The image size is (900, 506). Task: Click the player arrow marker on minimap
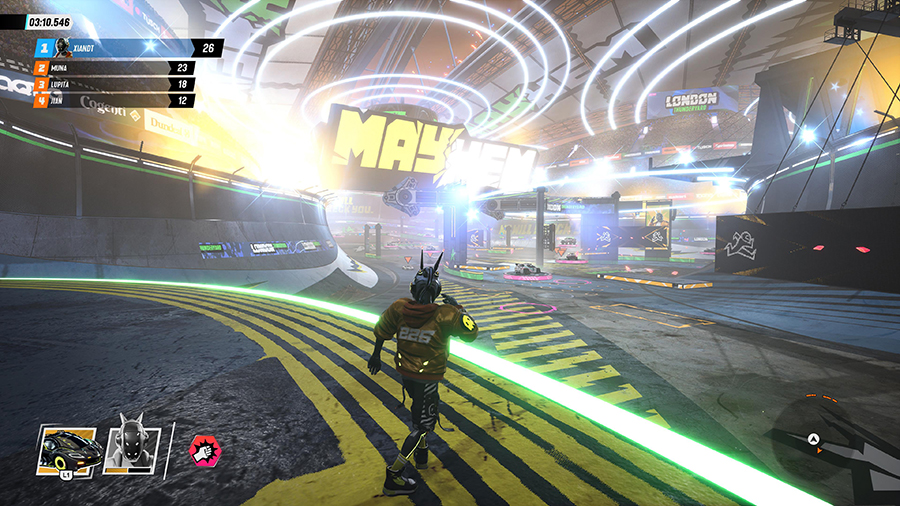click(x=815, y=439)
